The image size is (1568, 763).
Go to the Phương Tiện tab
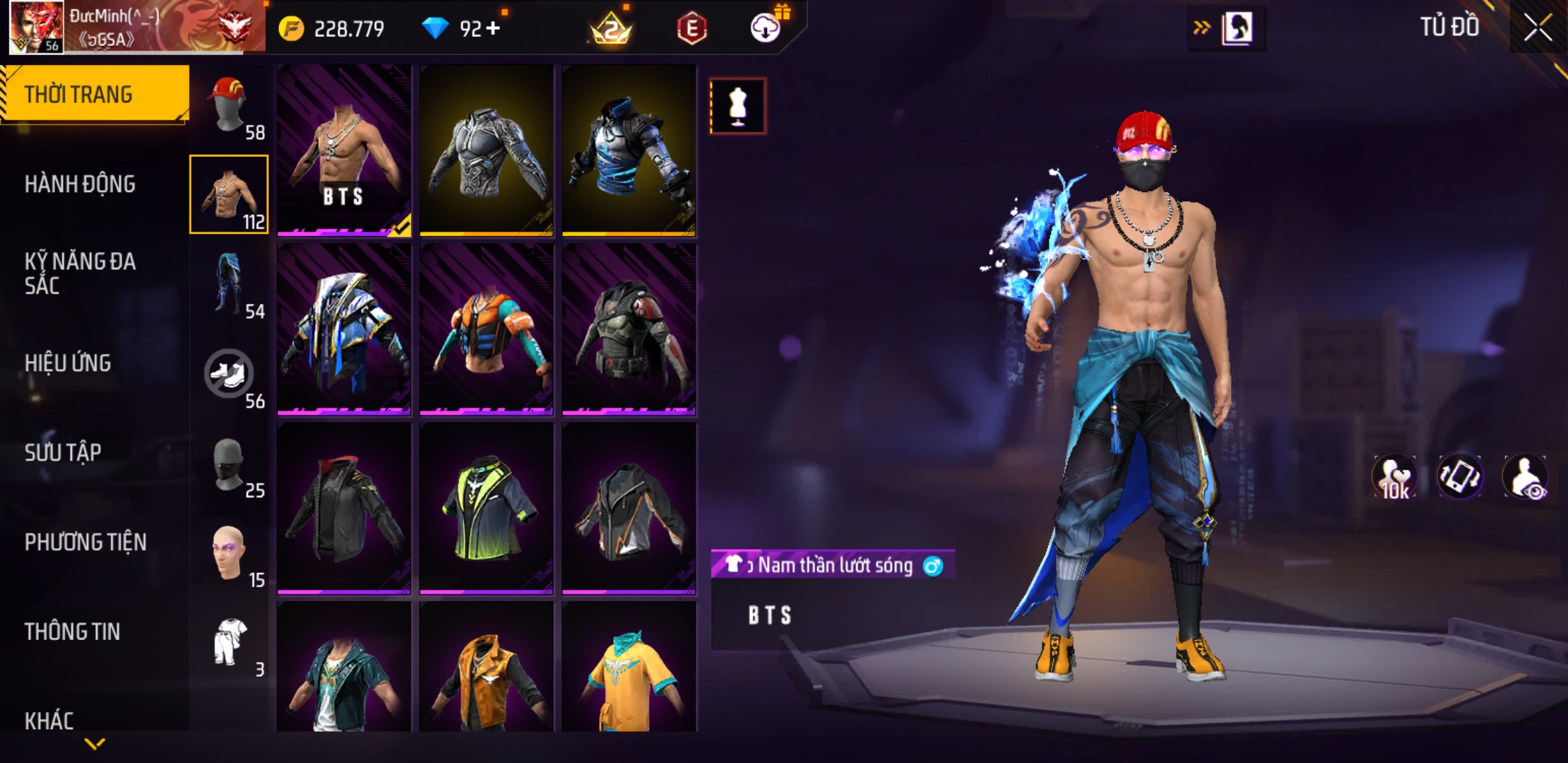pos(85,543)
